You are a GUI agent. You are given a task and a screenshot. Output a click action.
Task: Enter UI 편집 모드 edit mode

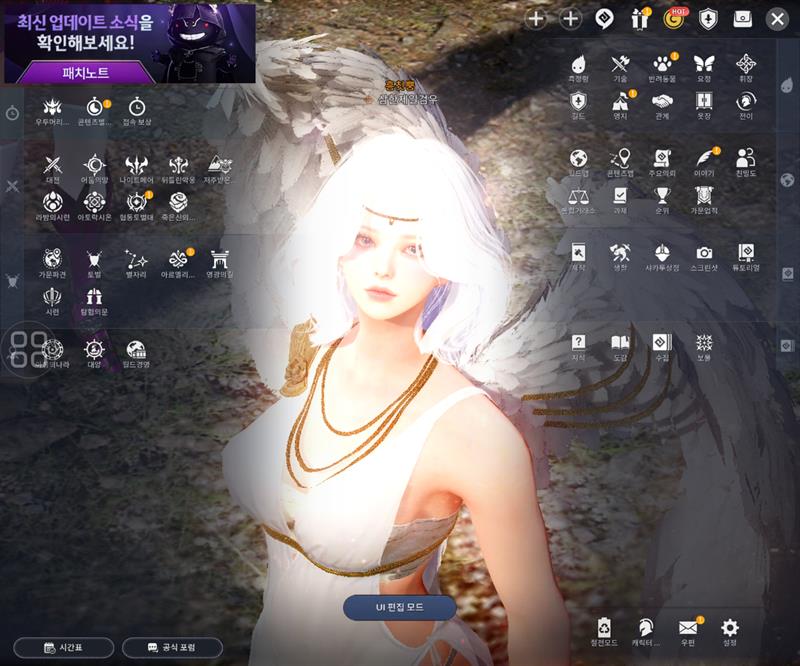(400, 607)
